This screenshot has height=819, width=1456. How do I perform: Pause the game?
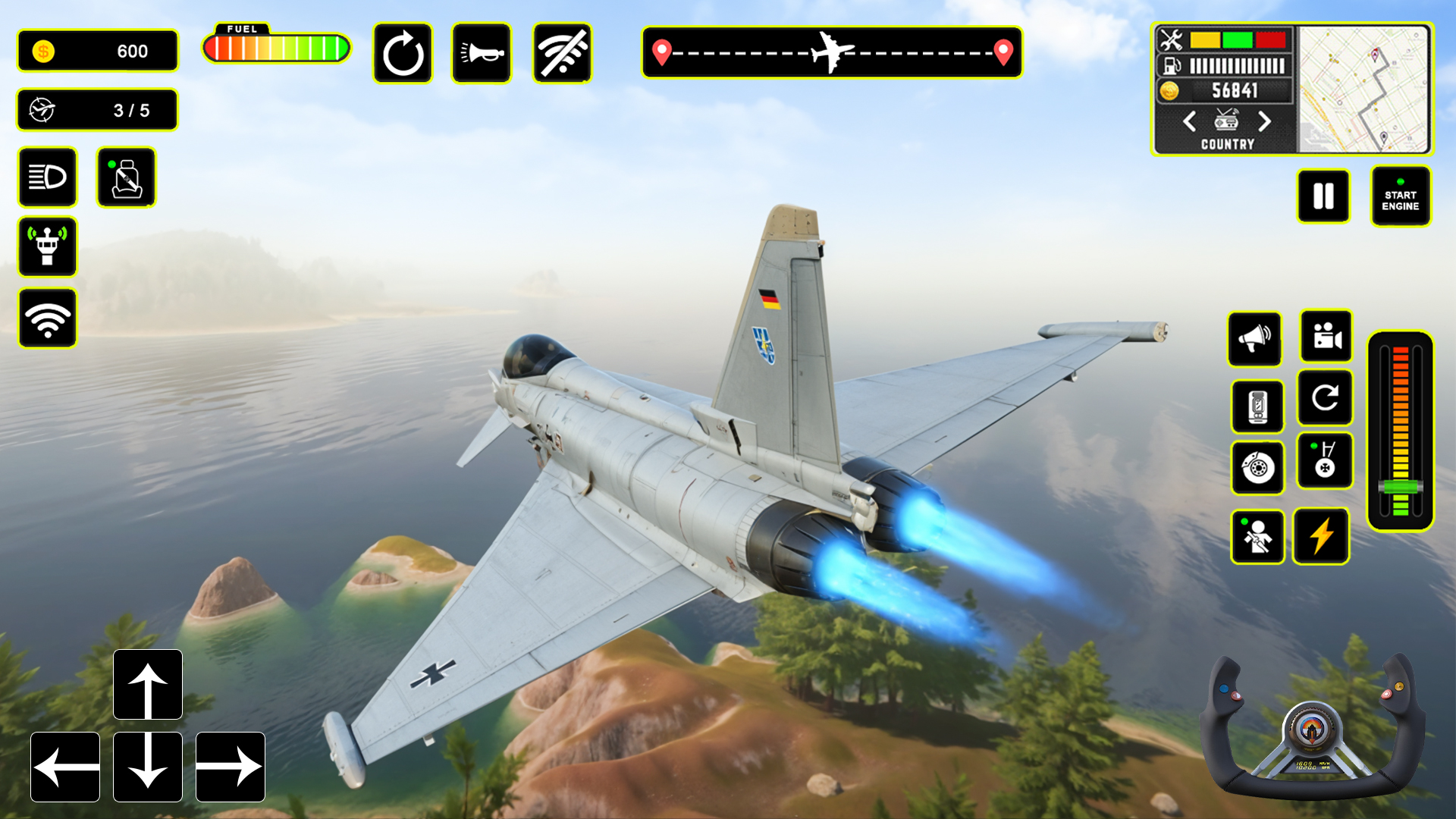(1324, 196)
